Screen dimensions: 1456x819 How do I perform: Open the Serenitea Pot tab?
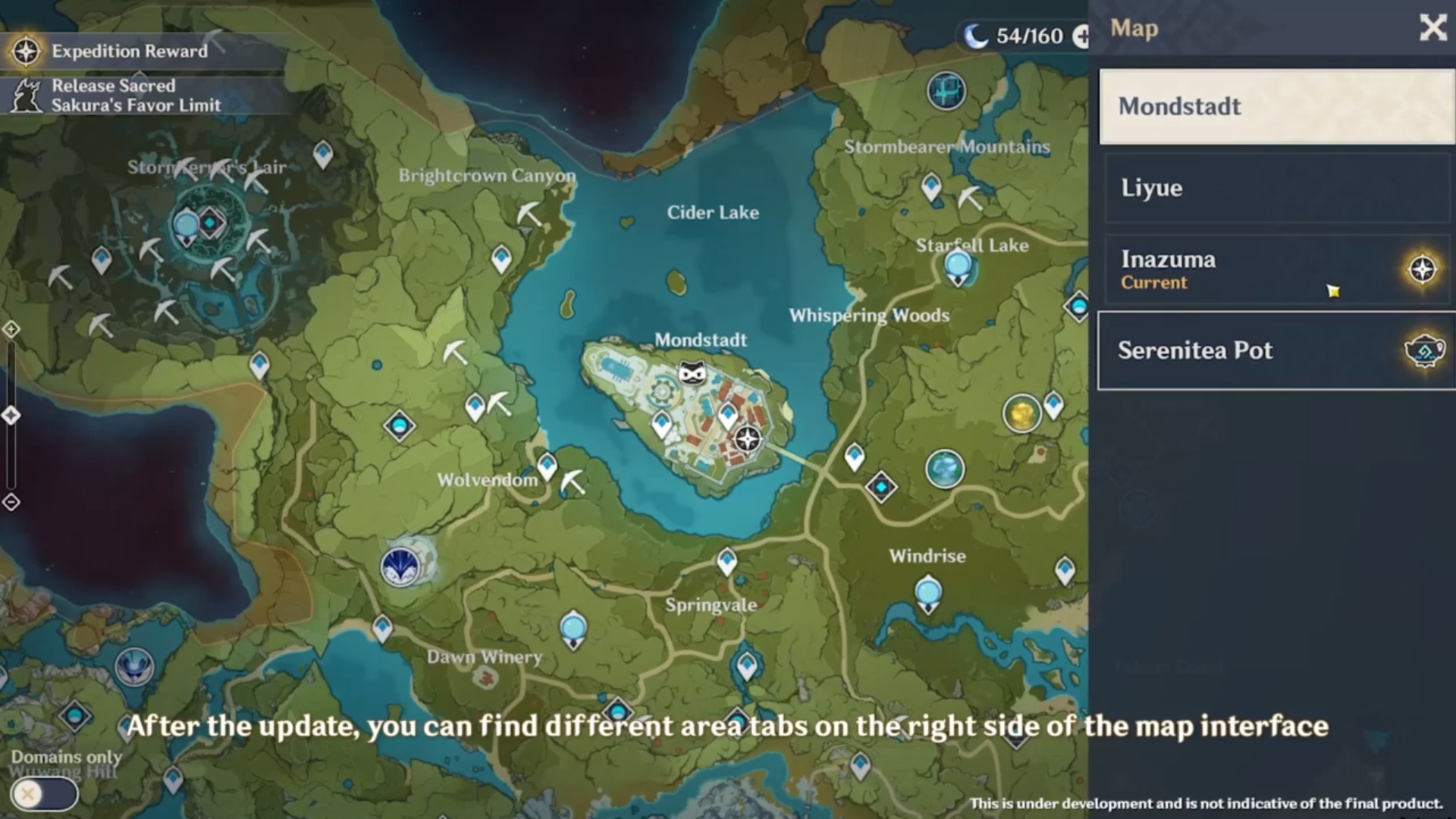tap(1276, 350)
